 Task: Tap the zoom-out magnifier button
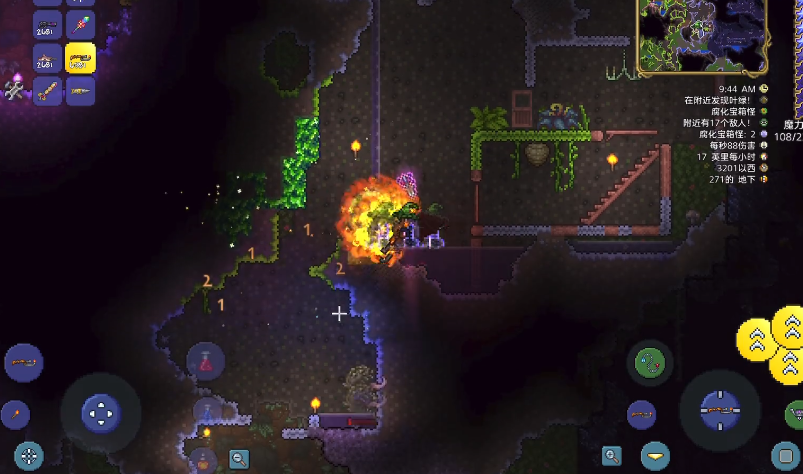point(238,459)
